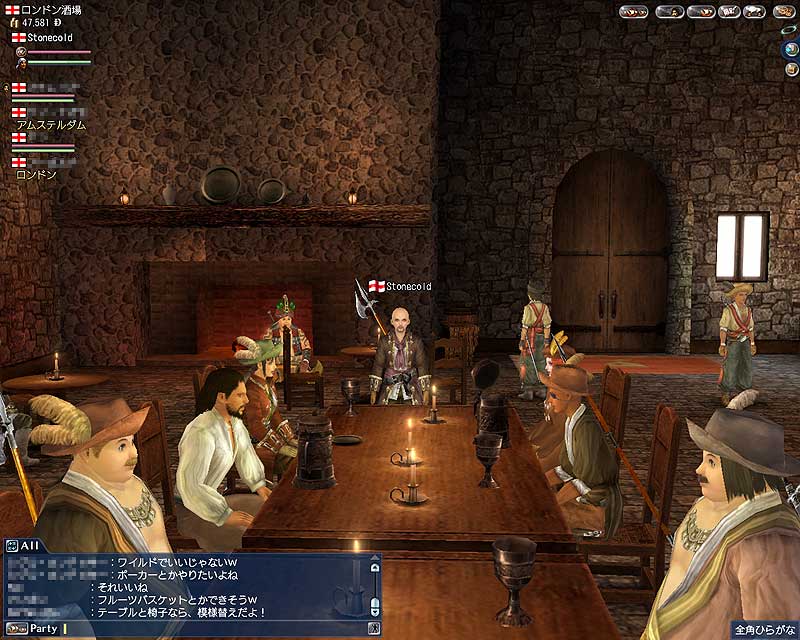Click the glowing ring icon on the right edge
This screenshot has height=640, width=800.
click(x=792, y=28)
